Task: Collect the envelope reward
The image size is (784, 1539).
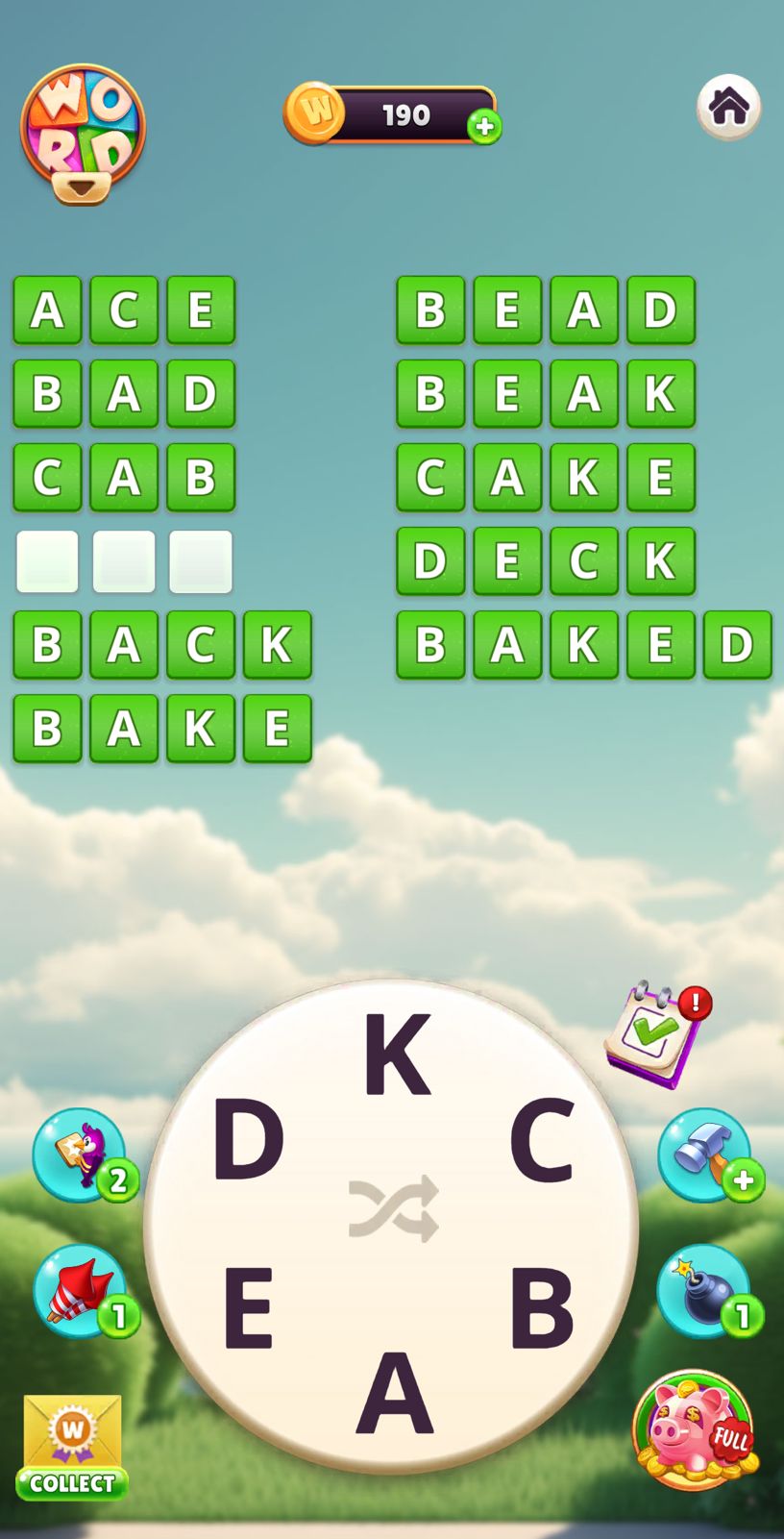Action: pos(72,1447)
